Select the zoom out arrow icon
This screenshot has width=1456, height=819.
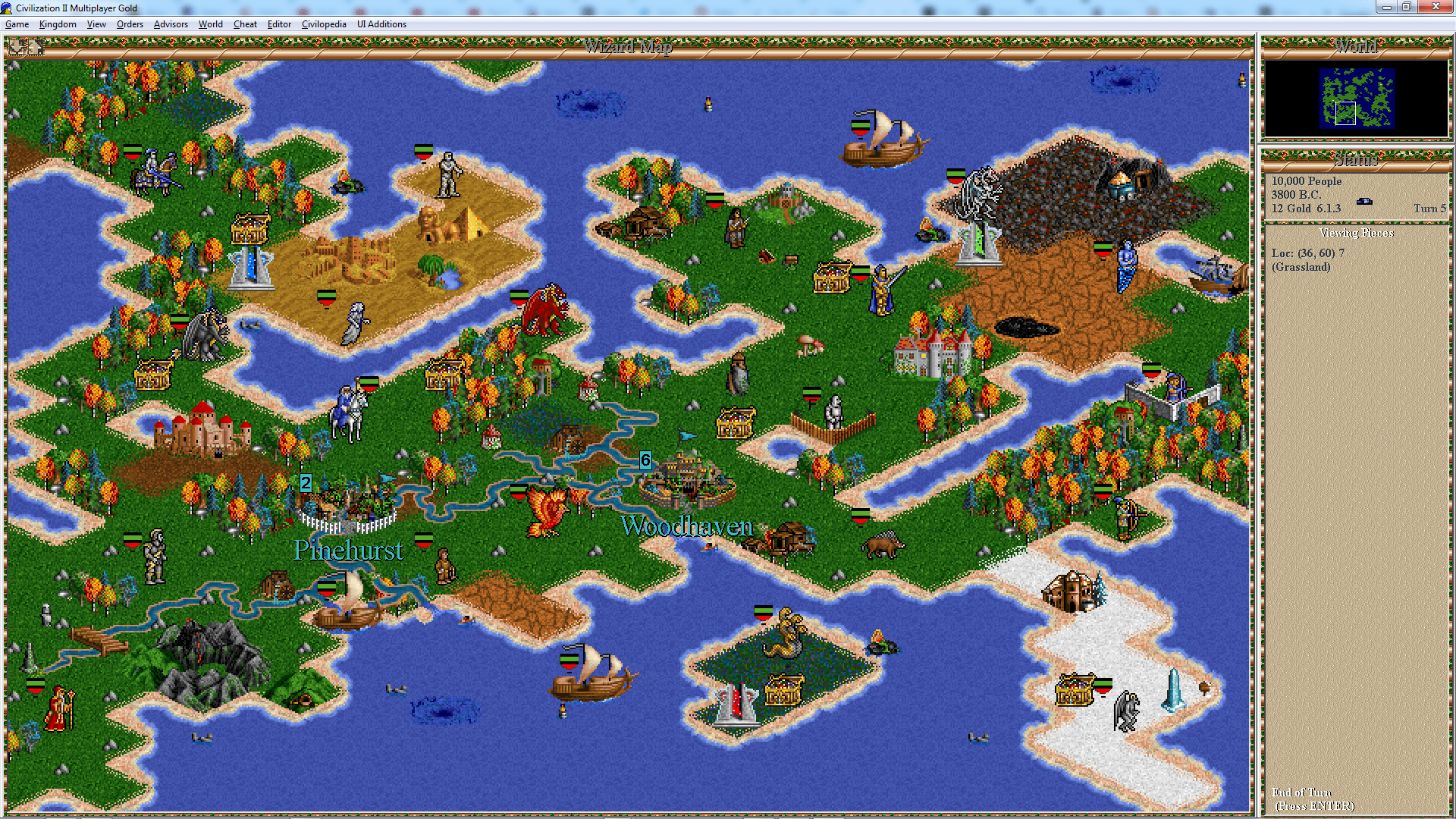click(x=15, y=47)
